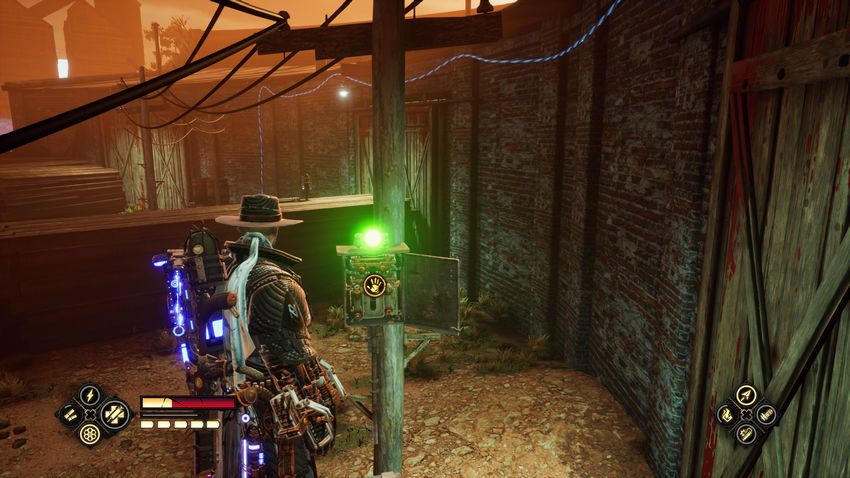Select the lightning bolt weapon icon
The image size is (850, 478).
click(x=90, y=395)
